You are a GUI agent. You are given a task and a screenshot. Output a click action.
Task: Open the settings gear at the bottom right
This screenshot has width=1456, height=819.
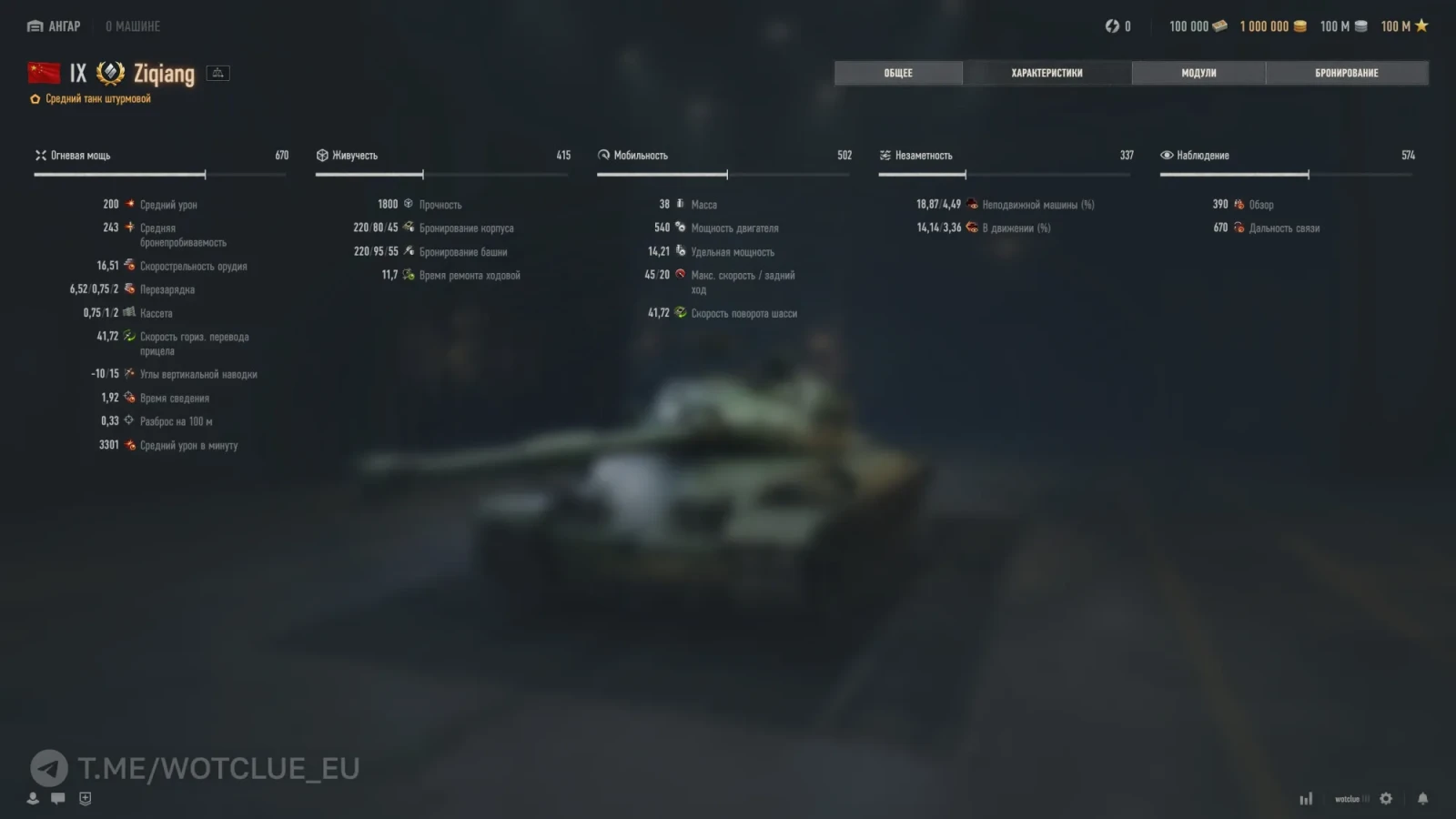tap(1384, 797)
